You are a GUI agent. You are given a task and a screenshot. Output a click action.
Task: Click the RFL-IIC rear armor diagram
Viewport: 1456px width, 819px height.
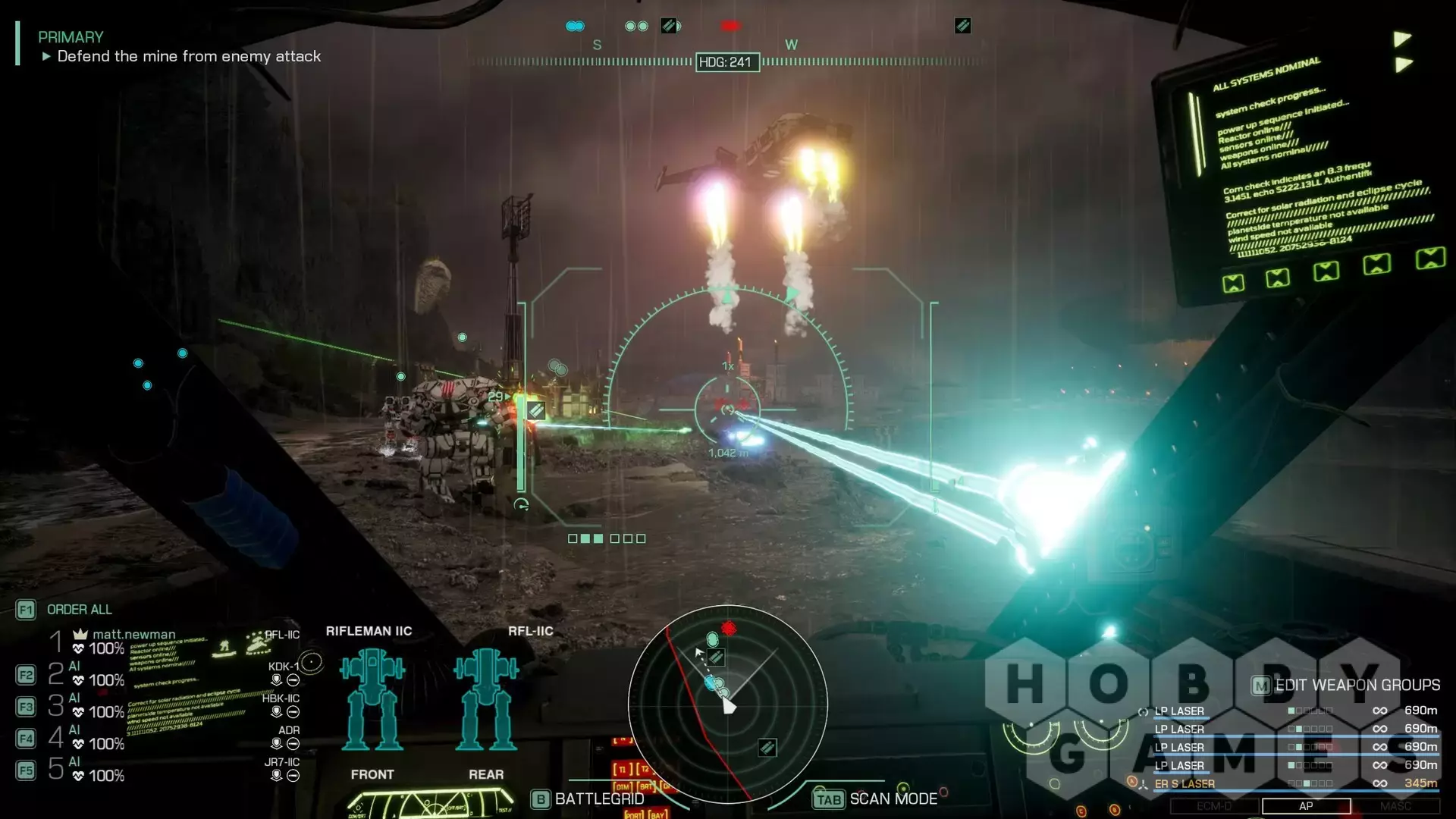click(x=486, y=699)
